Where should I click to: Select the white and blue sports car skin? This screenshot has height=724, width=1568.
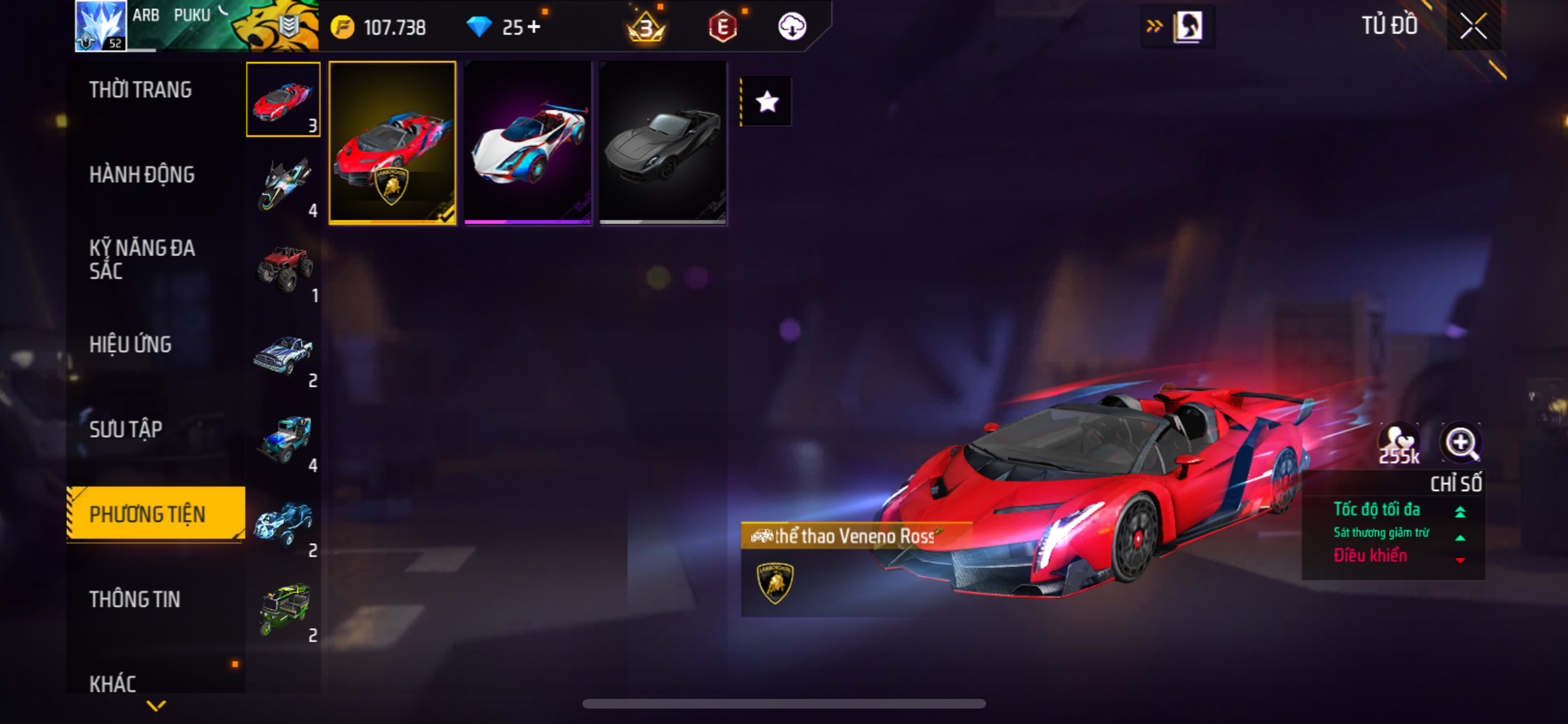pyautogui.click(x=528, y=143)
